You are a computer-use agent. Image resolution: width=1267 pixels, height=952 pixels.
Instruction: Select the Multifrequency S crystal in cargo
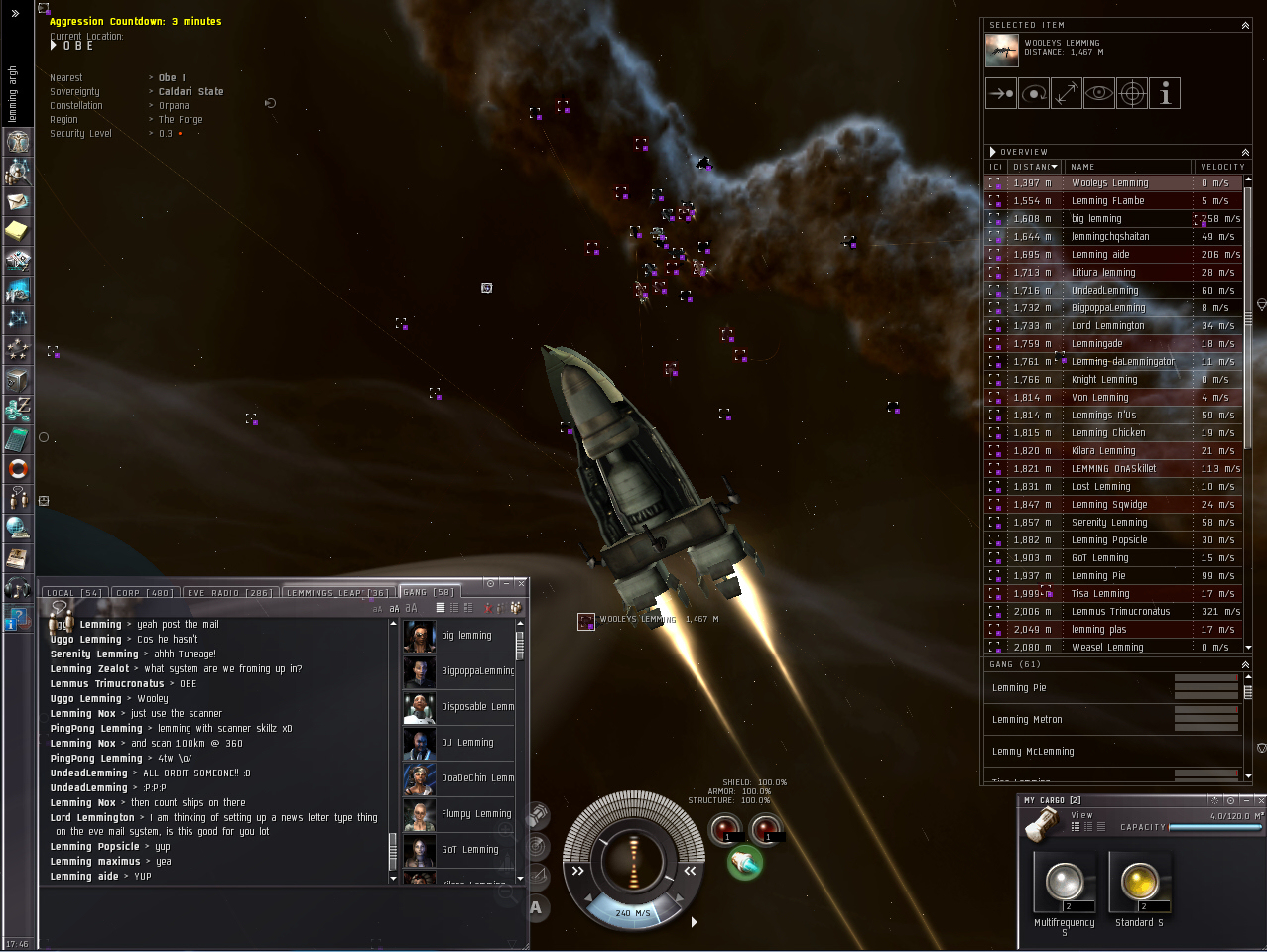pyautogui.click(x=1064, y=882)
